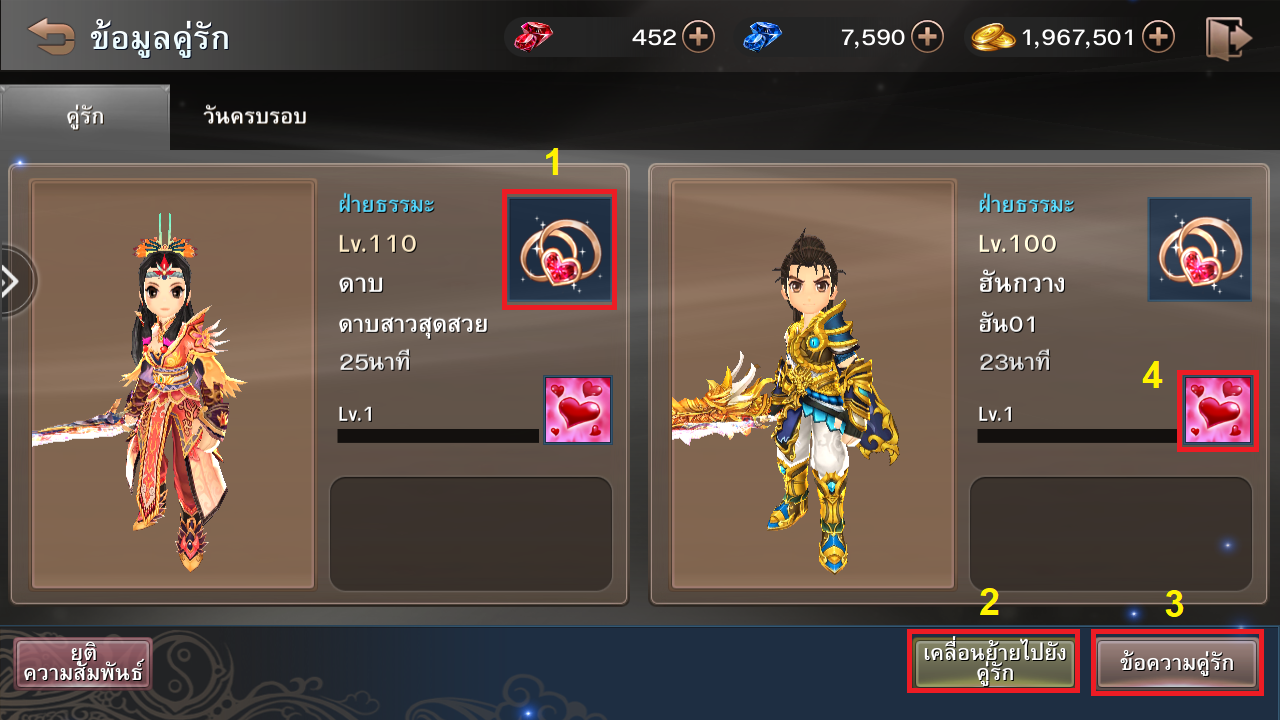The image size is (1280, 720).
Task: Open the ข้อความคู่รัก button
Action: click(x=1177, y=662)
